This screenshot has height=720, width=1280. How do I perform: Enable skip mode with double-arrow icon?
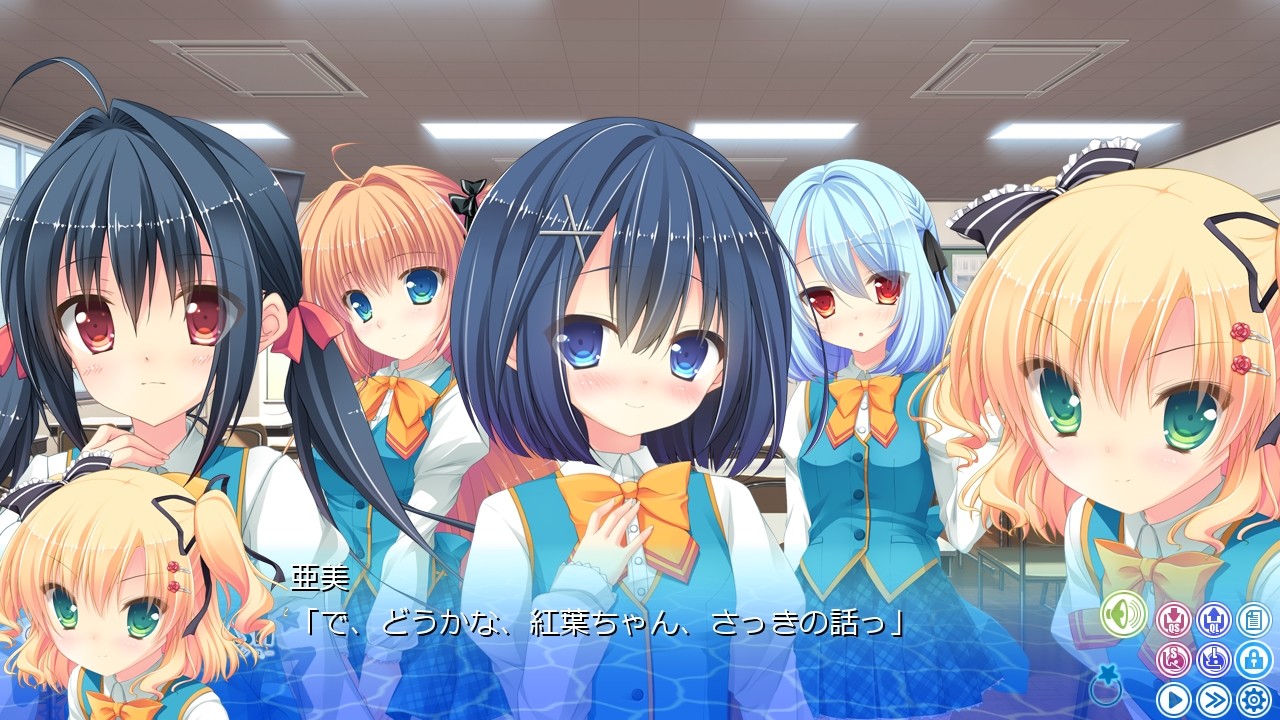tap(1214, 697)
